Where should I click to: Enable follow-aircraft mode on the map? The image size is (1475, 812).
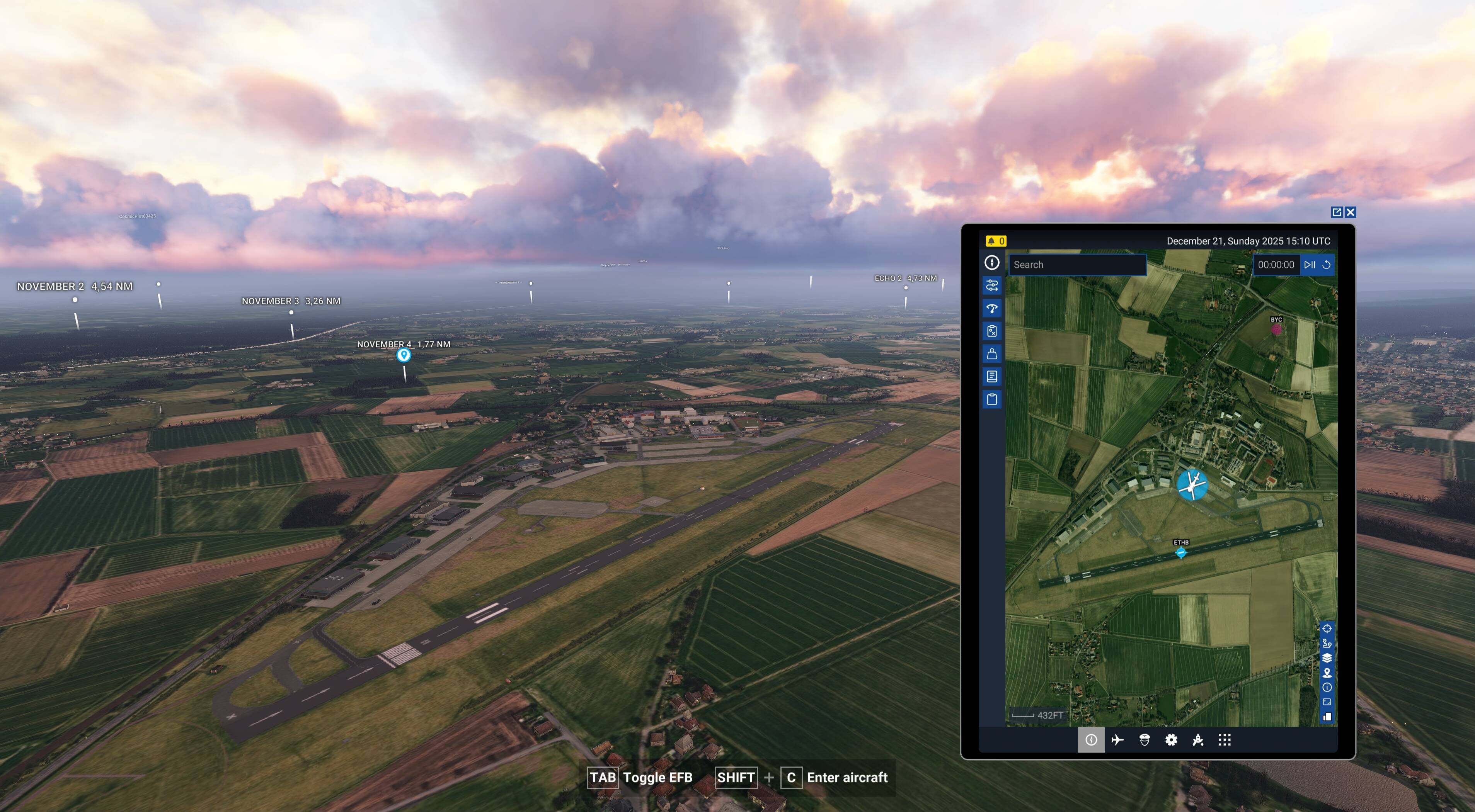(1328, 643)
